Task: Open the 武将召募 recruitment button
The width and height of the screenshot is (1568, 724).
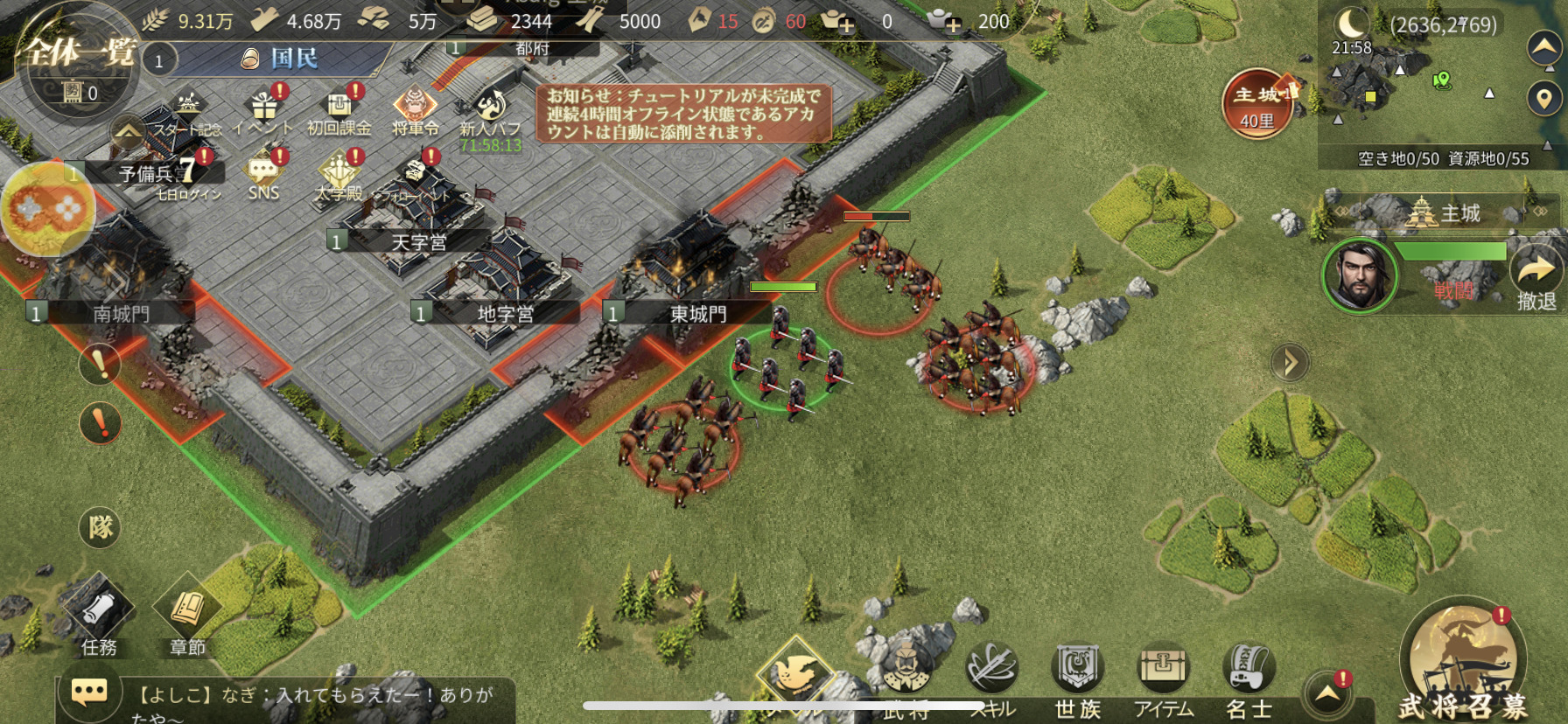Action: click(1462, 666)
